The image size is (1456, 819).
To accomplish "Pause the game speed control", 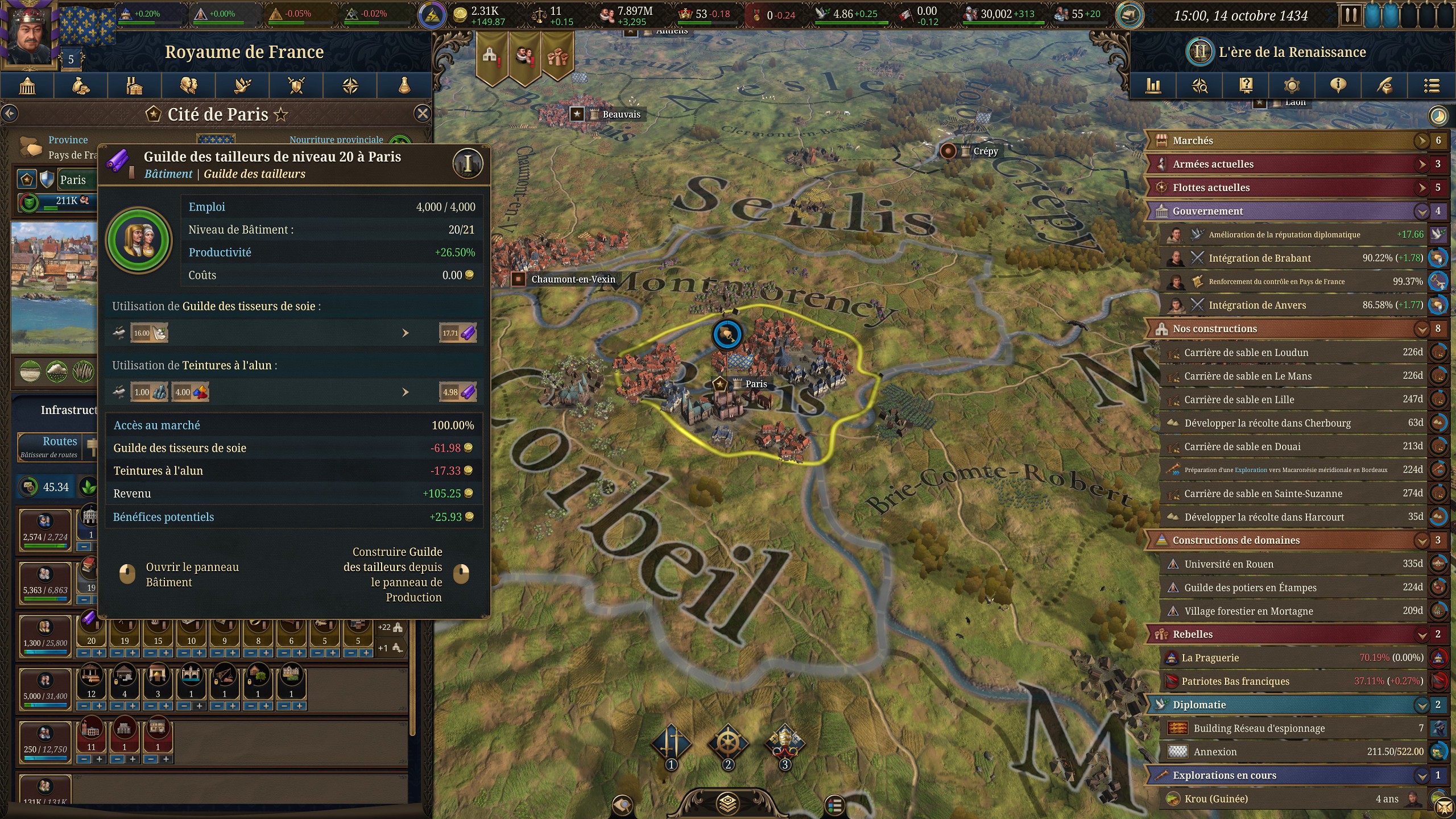I will point(1350,15).
